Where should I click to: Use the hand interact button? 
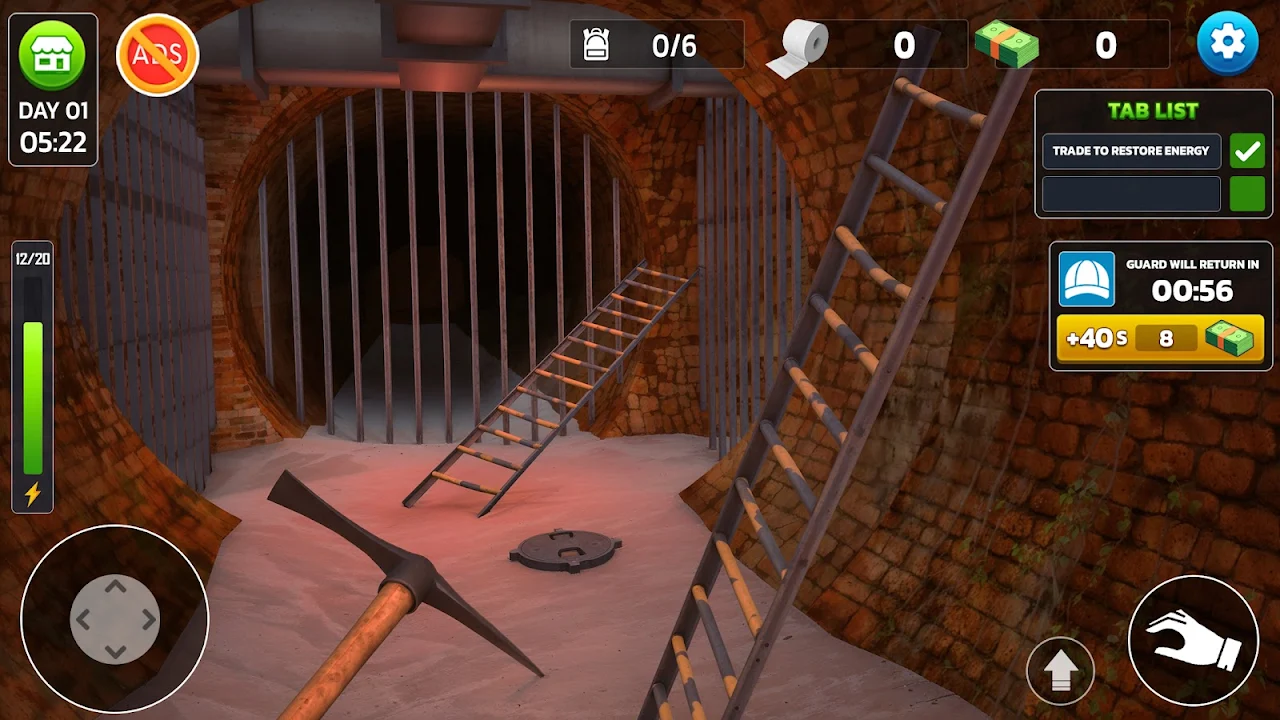coord(1192,639)
